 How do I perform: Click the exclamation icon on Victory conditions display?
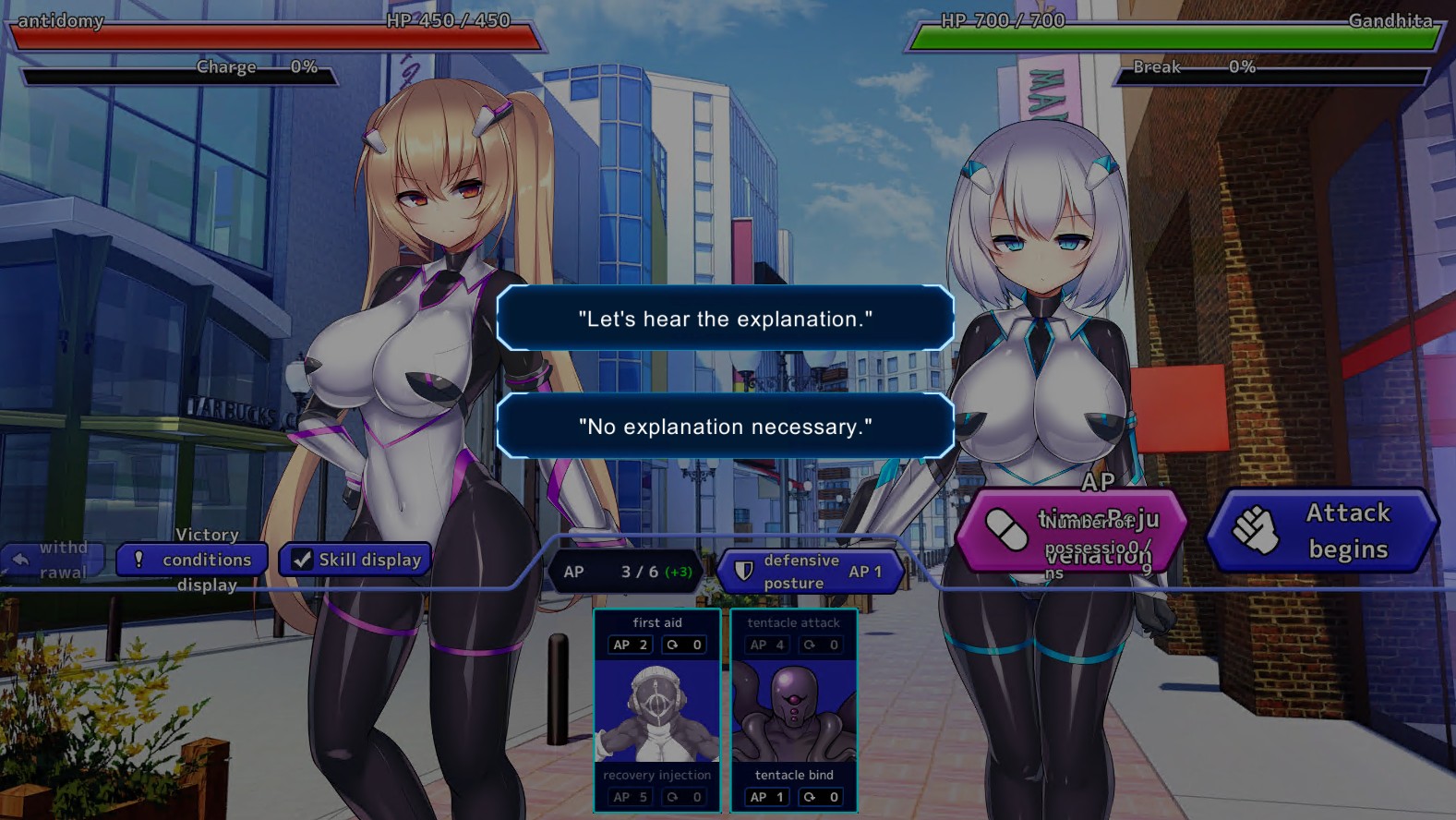[x=139, y=560]
